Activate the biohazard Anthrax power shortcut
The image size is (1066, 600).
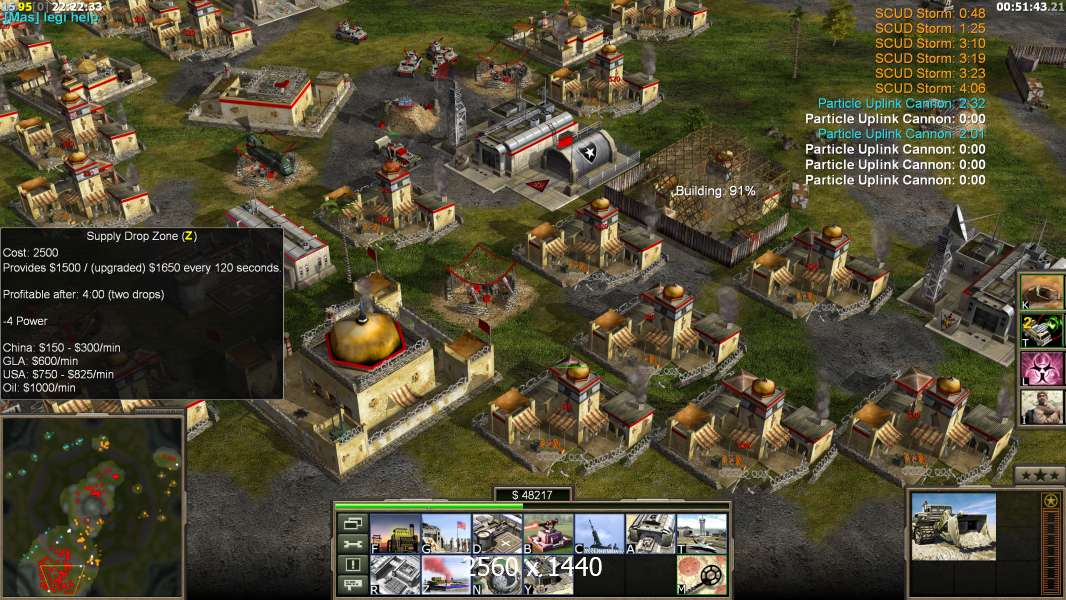point(1042,368)
